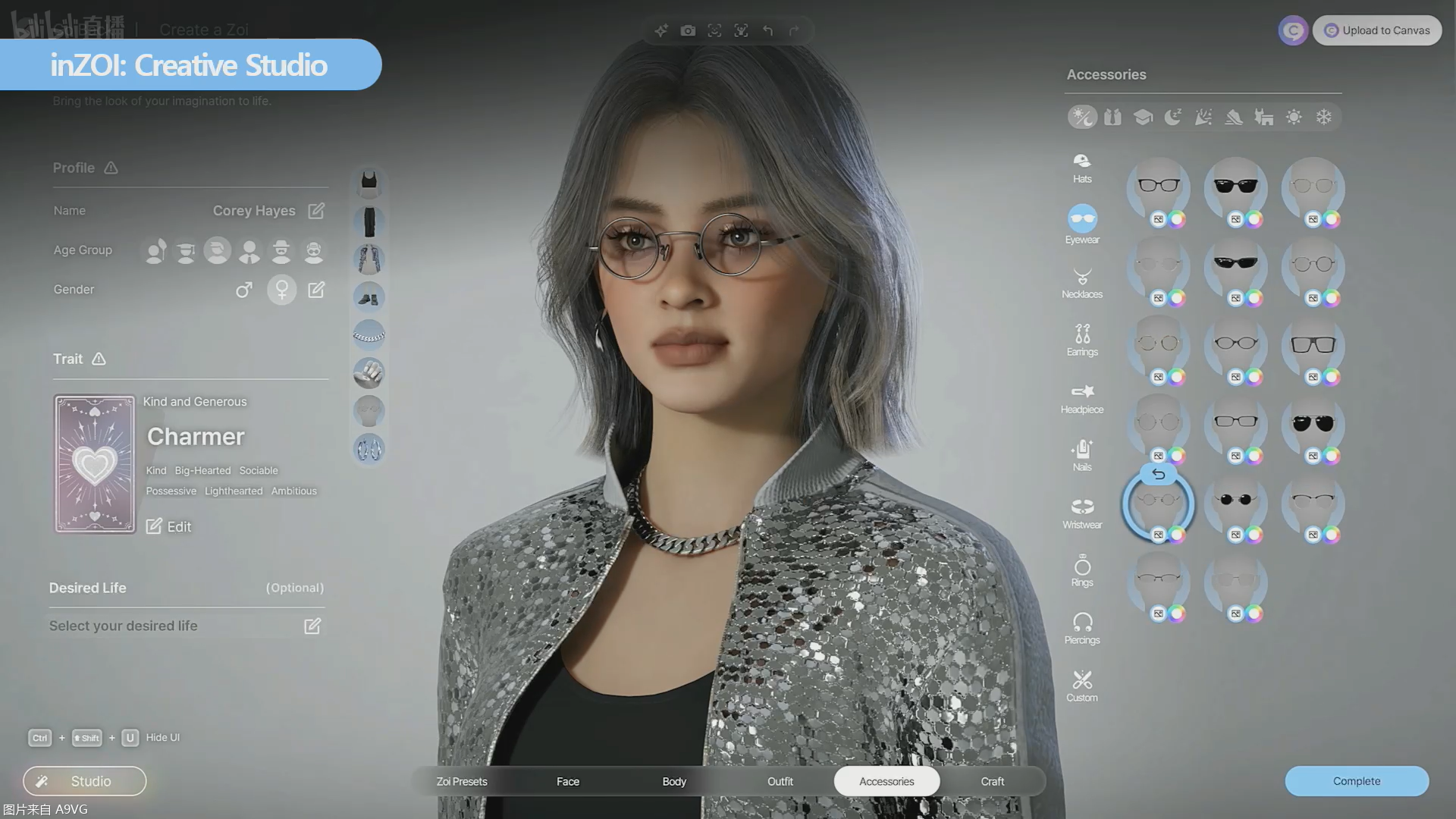Click the Complete button
1456x819 pixels.
(x=1356, y=781)
